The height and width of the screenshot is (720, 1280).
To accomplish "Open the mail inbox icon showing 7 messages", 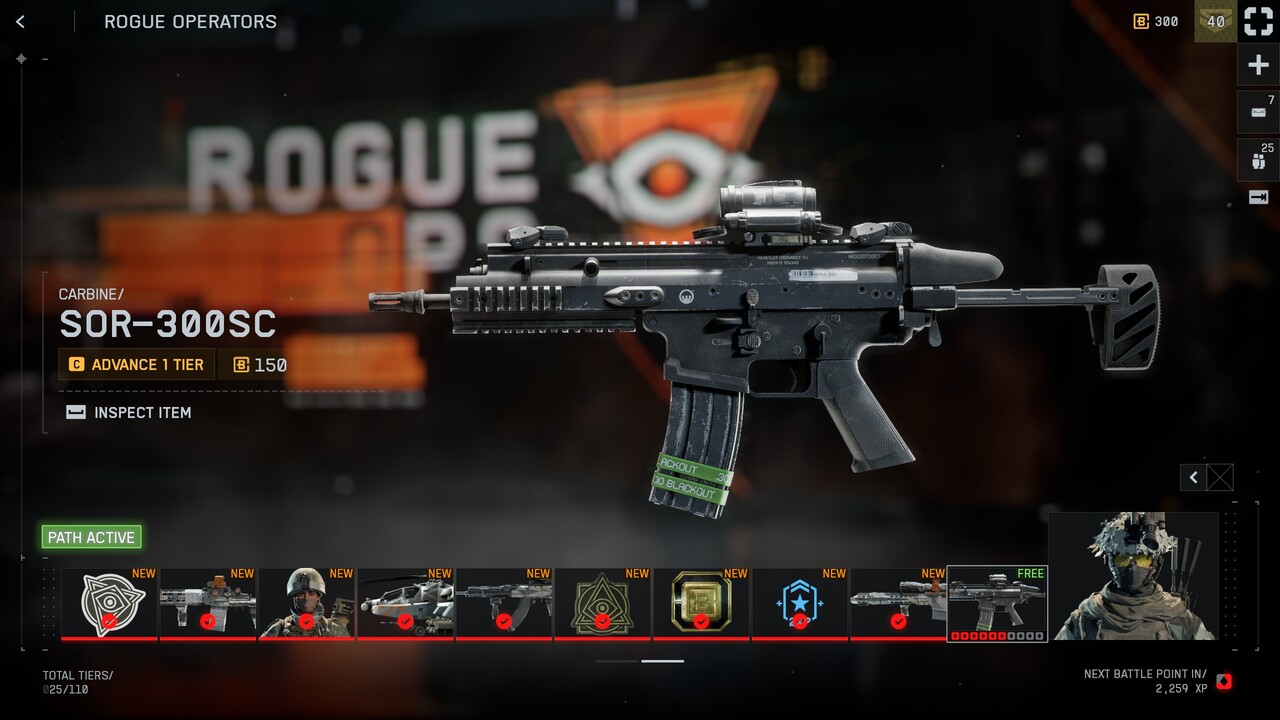I will (1257, 111).
